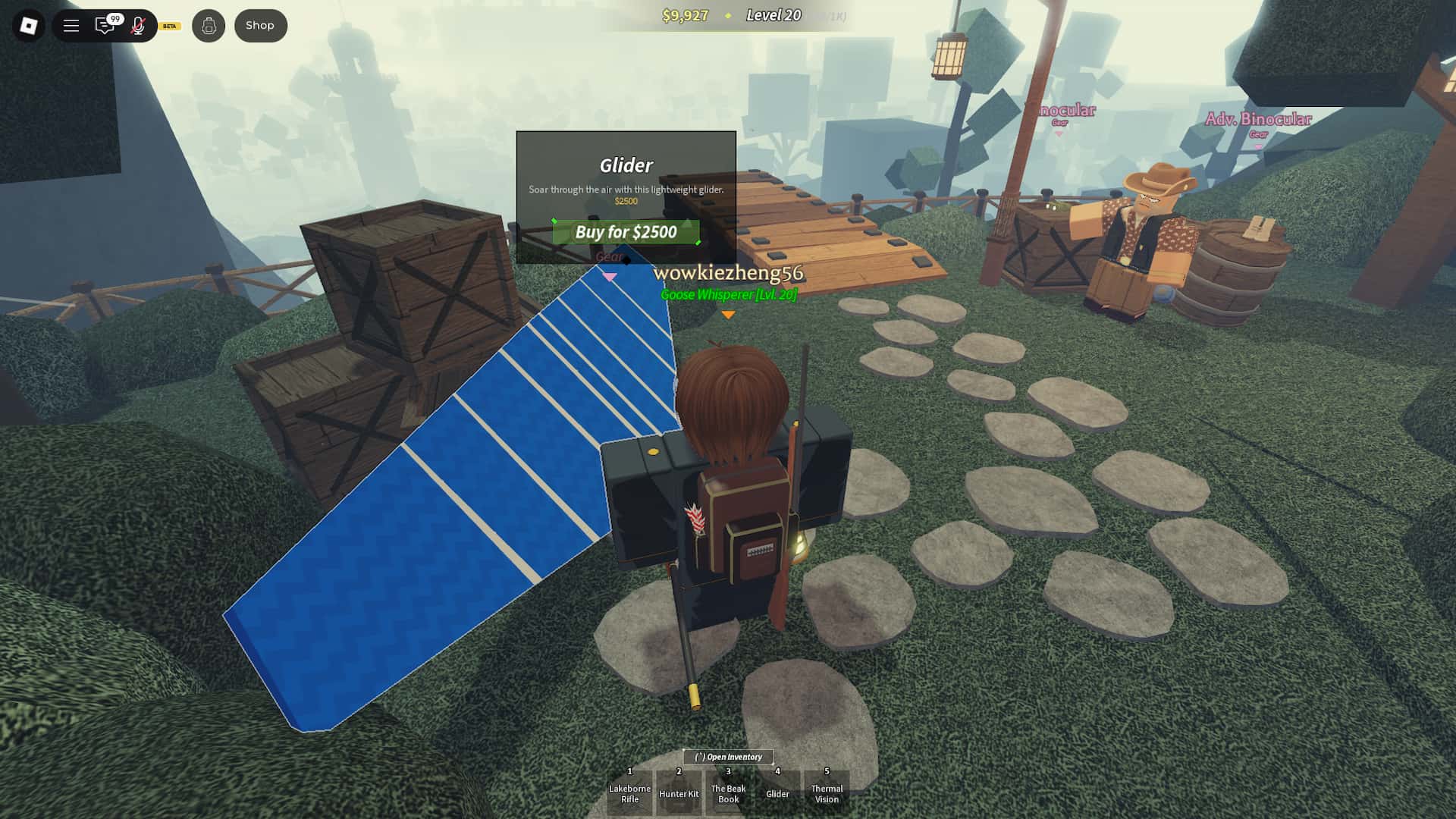
Task: Select the Glider in hotbar slot 4
Action: 777,793
